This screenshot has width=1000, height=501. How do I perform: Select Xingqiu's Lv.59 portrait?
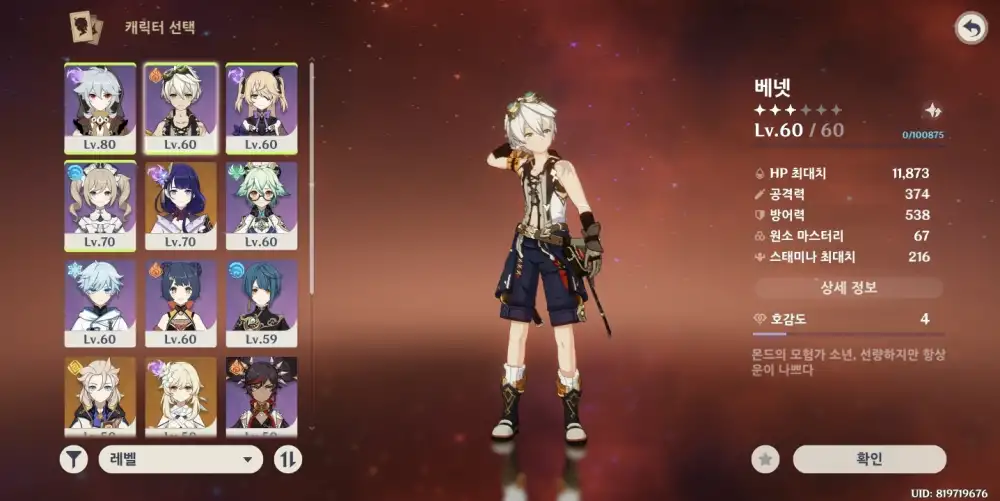pyautogui.click(x=261, y=304)
